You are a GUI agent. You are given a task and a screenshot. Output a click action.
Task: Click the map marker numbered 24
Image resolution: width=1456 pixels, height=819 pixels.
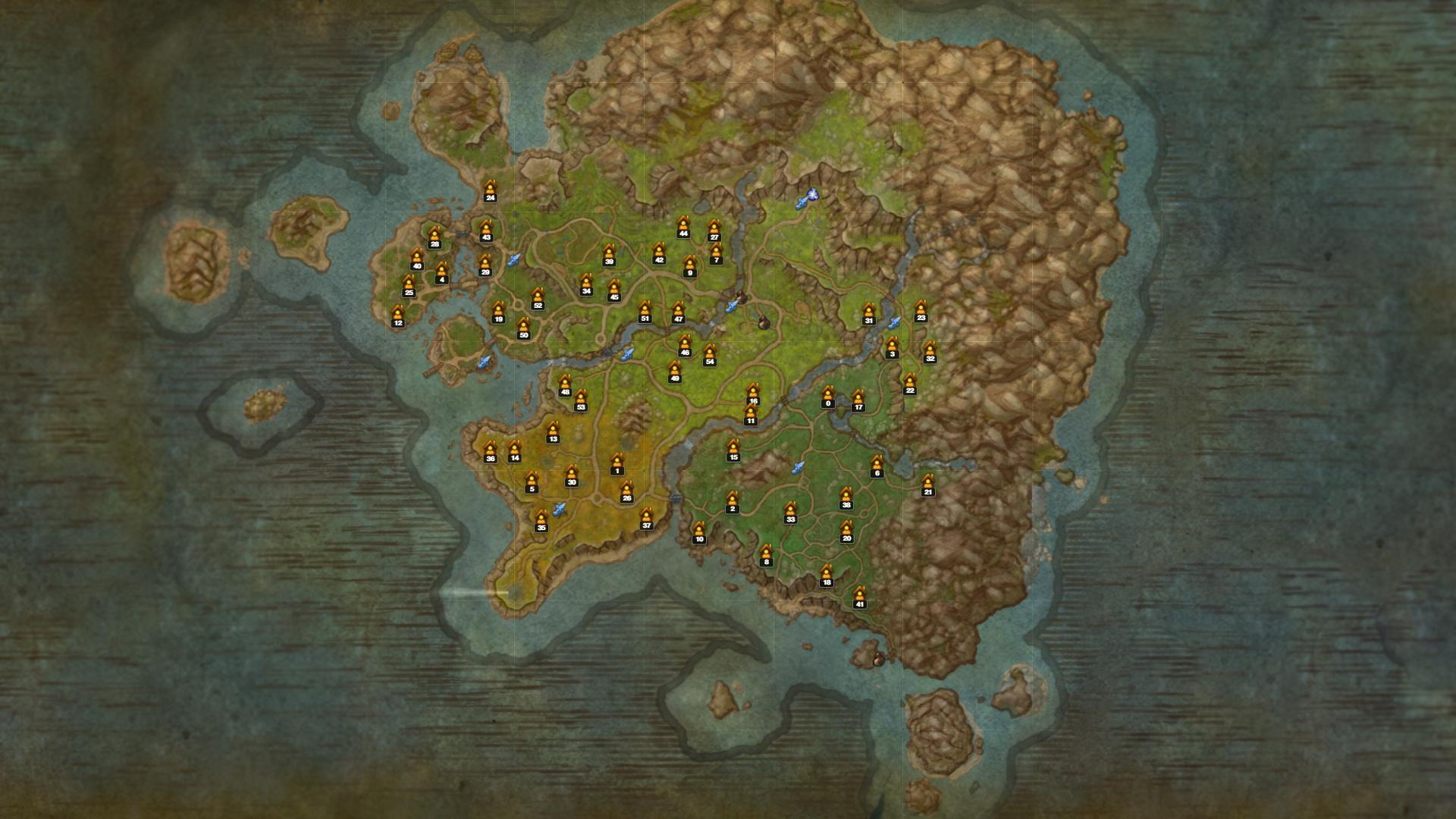[x=490, y=190]
